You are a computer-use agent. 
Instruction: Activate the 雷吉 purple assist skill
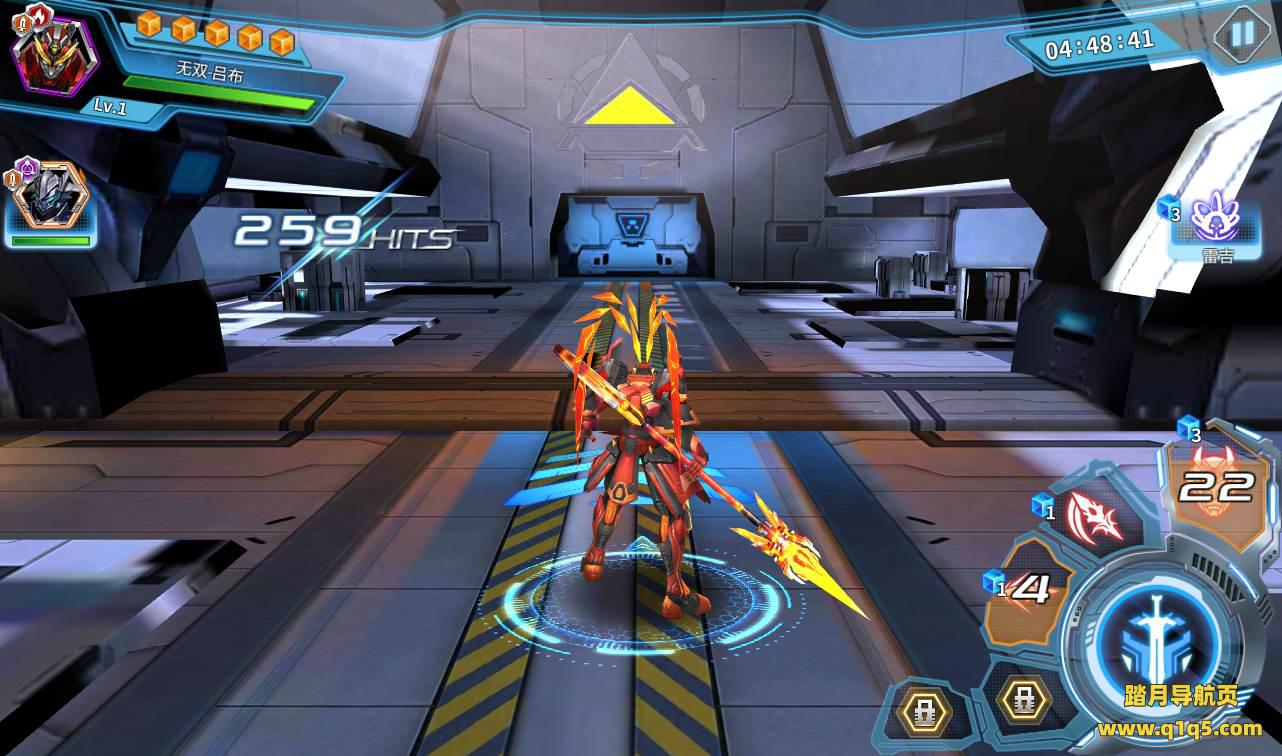pyautogui.click(x=1215, y=221)
